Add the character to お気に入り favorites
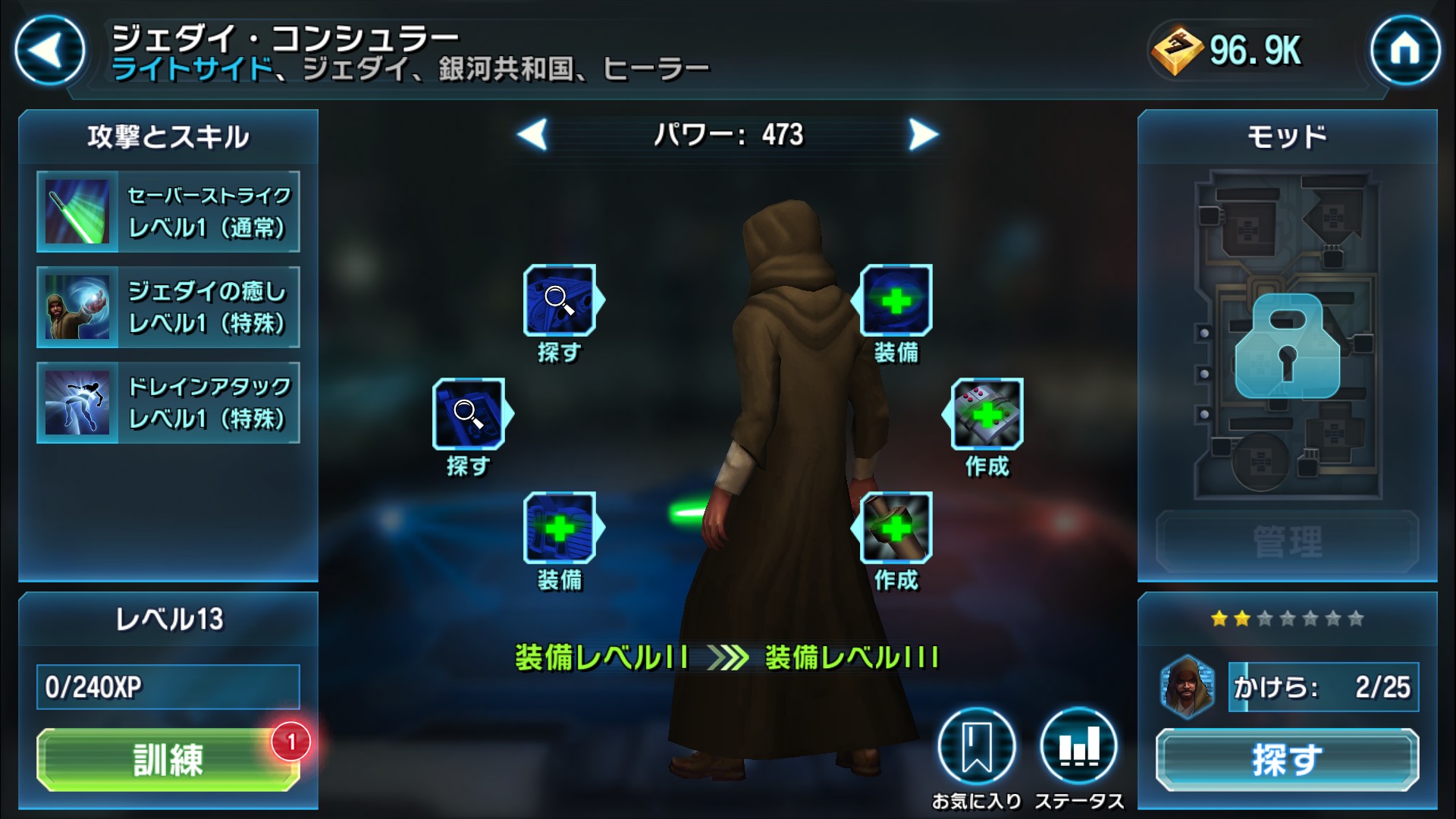This screenshot has height=819, width=1456. click(976, 747)
